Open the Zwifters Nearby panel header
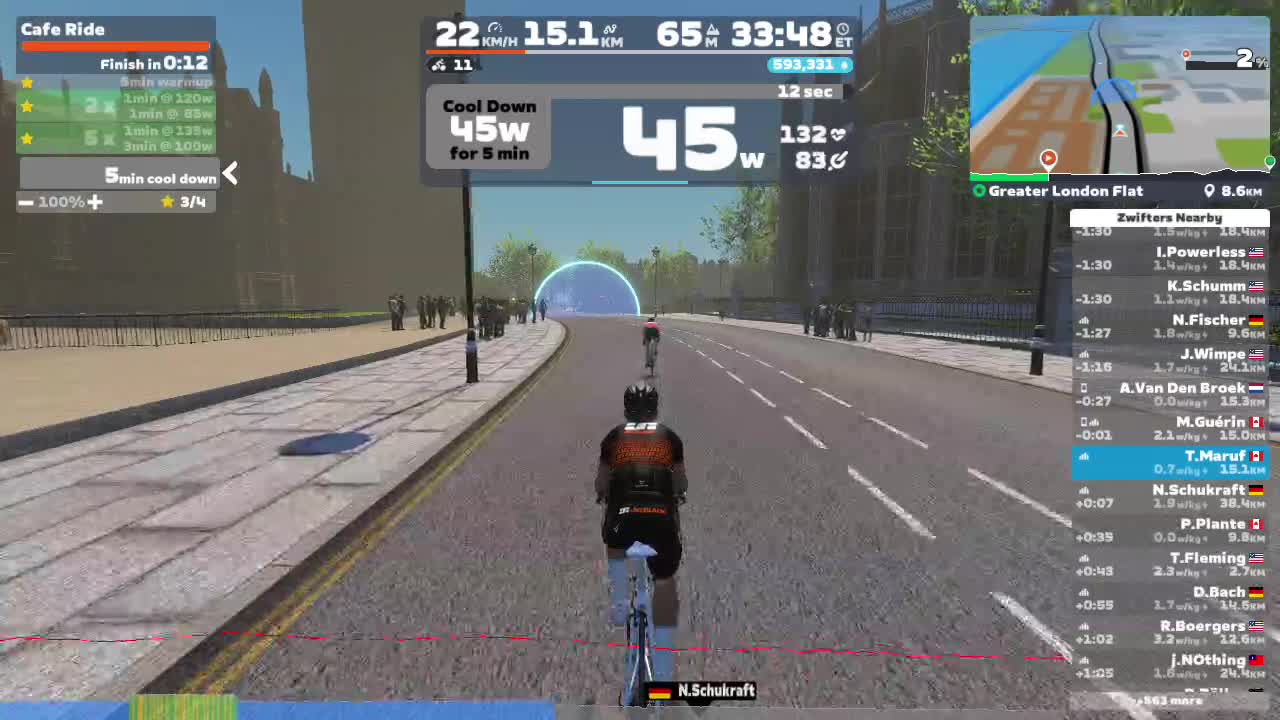The image size is (1280, 720). [1170, 217]
